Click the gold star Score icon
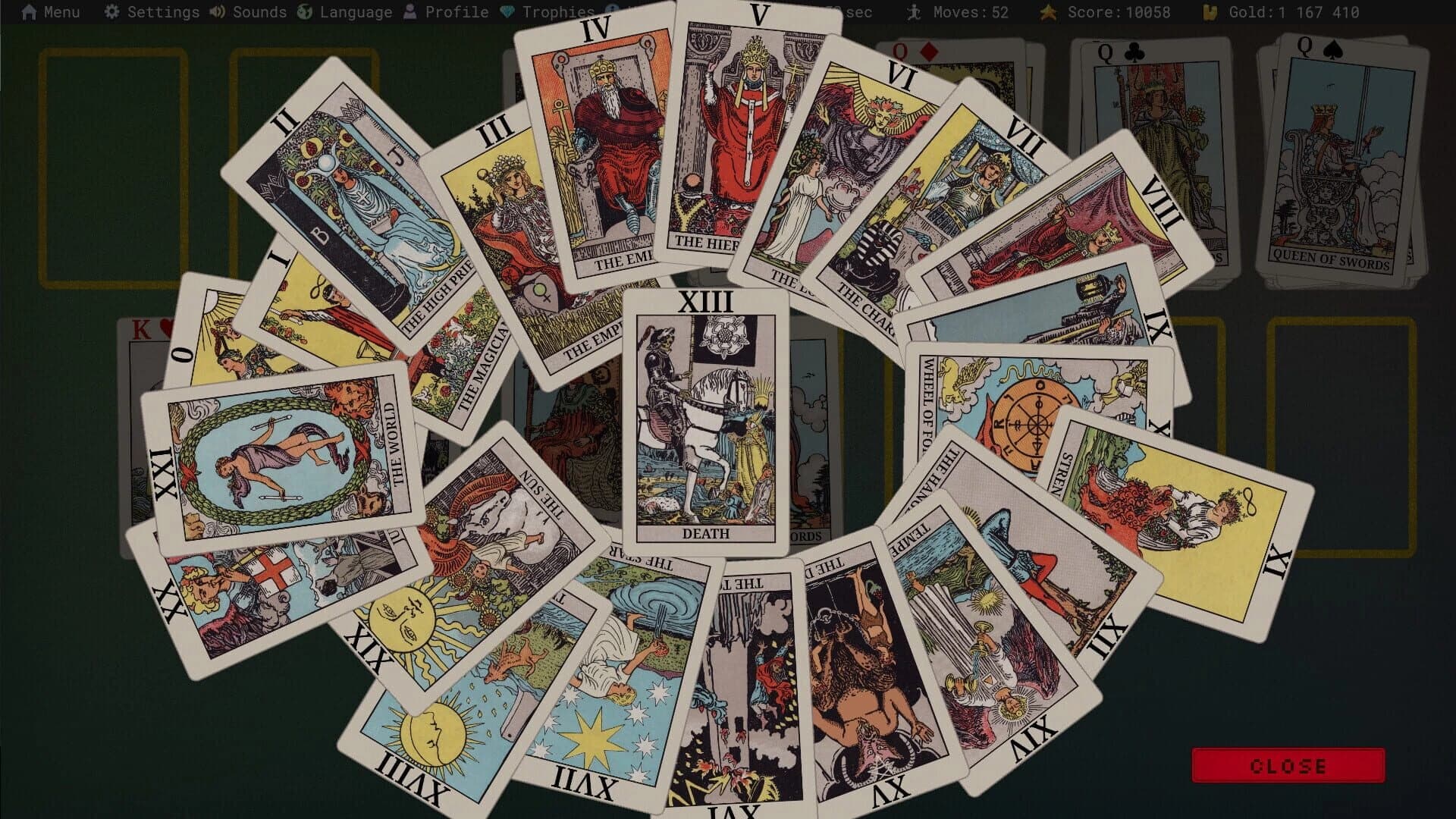Screen dimensions: 1456x819 (x=1047, y=11)
